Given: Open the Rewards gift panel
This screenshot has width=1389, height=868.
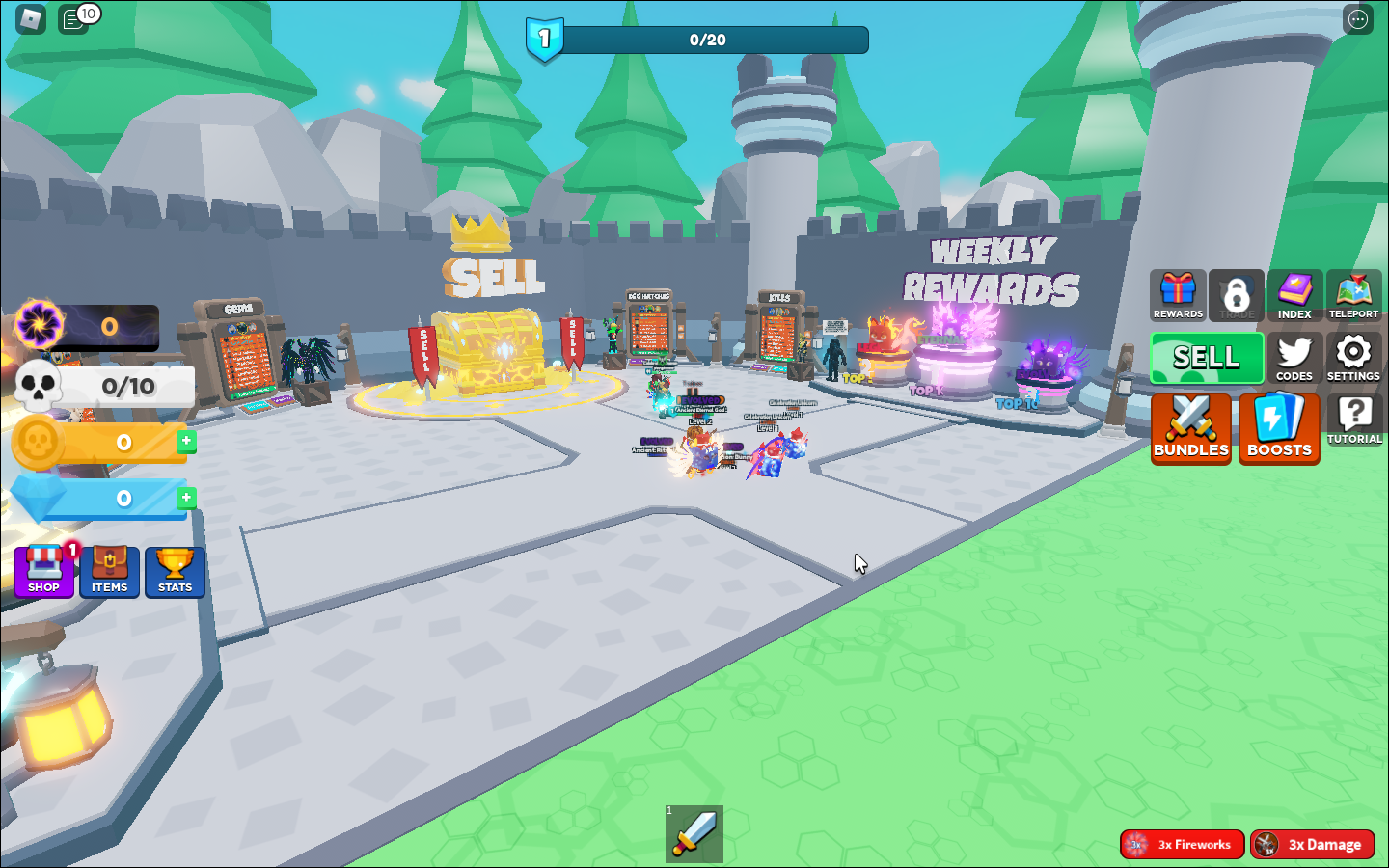Looking at the screenshot, I should click(1178, 295).
